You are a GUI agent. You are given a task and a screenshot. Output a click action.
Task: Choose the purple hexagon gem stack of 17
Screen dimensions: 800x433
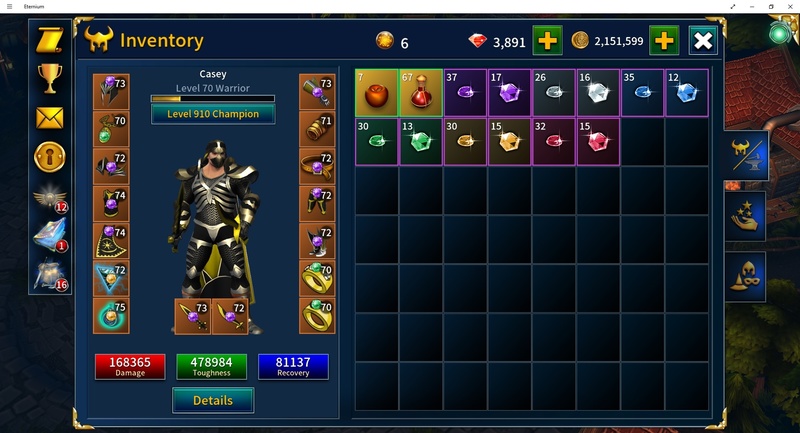click(509, 92)
